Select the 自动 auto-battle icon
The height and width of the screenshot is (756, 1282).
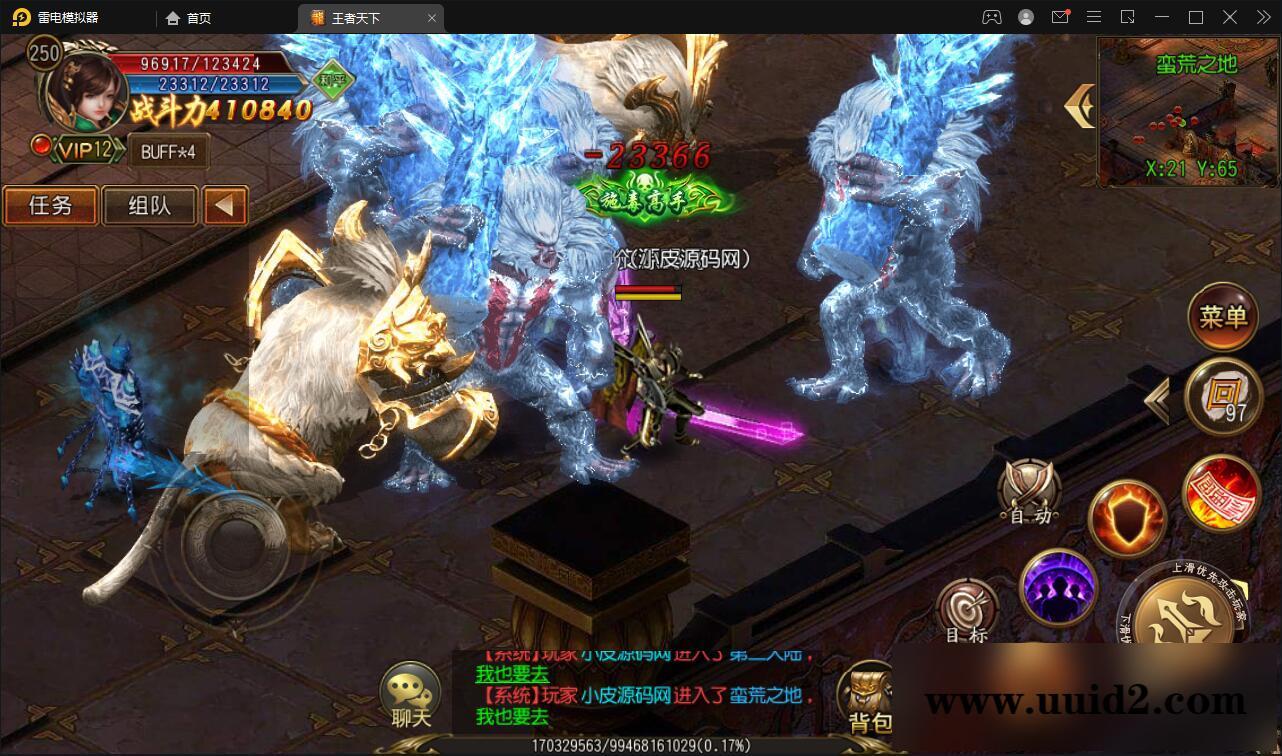tap(1030, 492)
